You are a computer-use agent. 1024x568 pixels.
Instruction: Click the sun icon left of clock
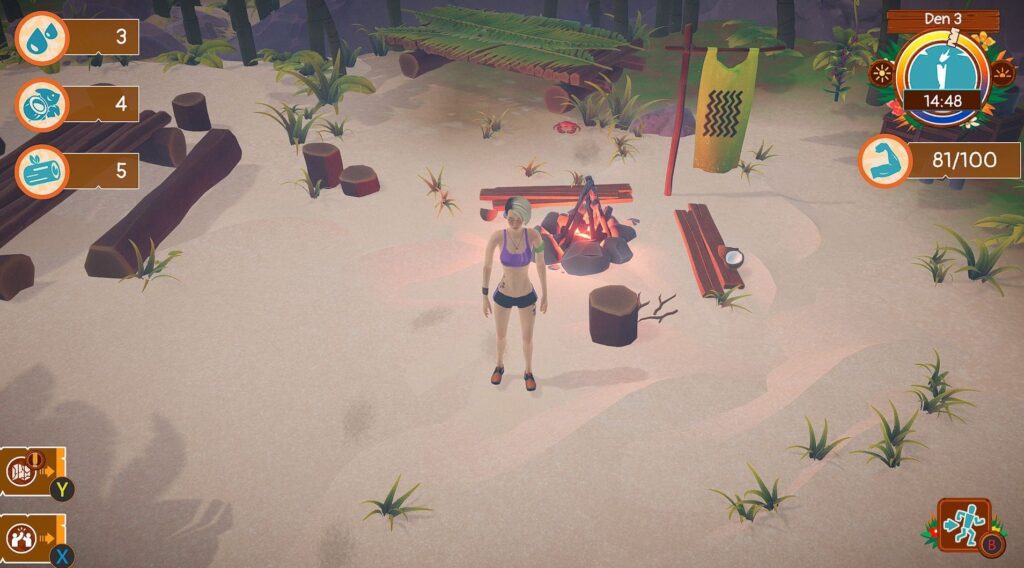coord(882,74)
